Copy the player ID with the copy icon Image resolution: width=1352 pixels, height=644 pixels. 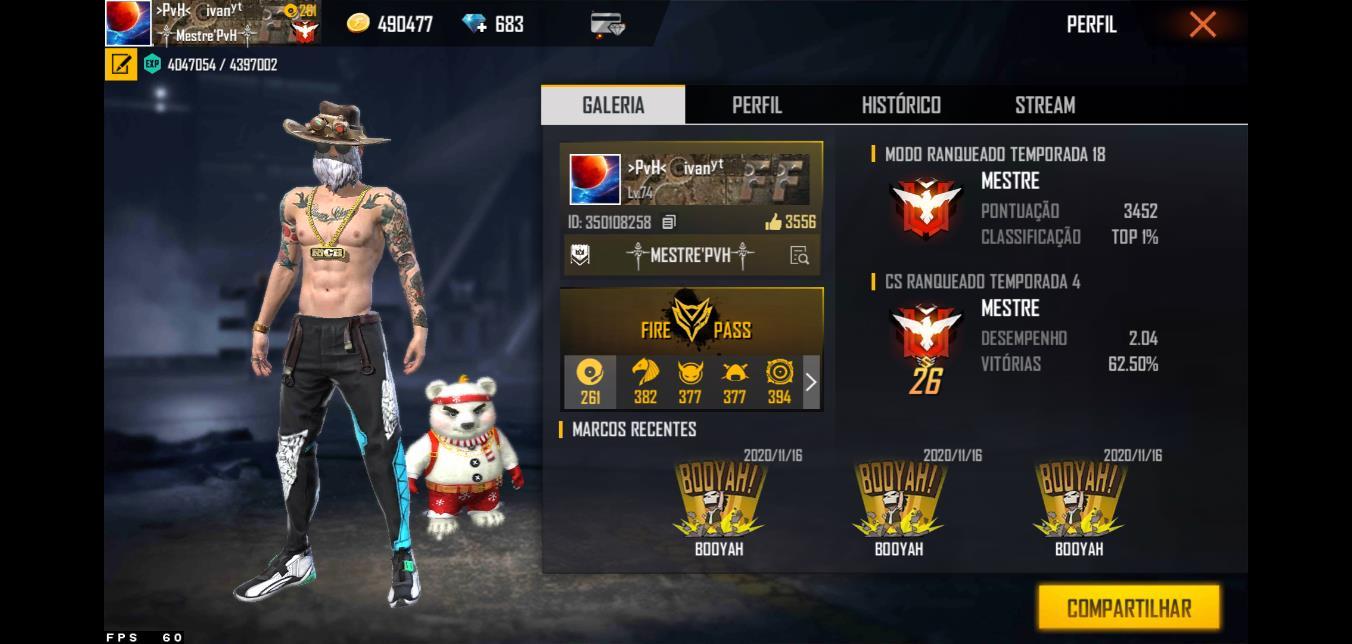pyautogui.click(x=669, y=222)
